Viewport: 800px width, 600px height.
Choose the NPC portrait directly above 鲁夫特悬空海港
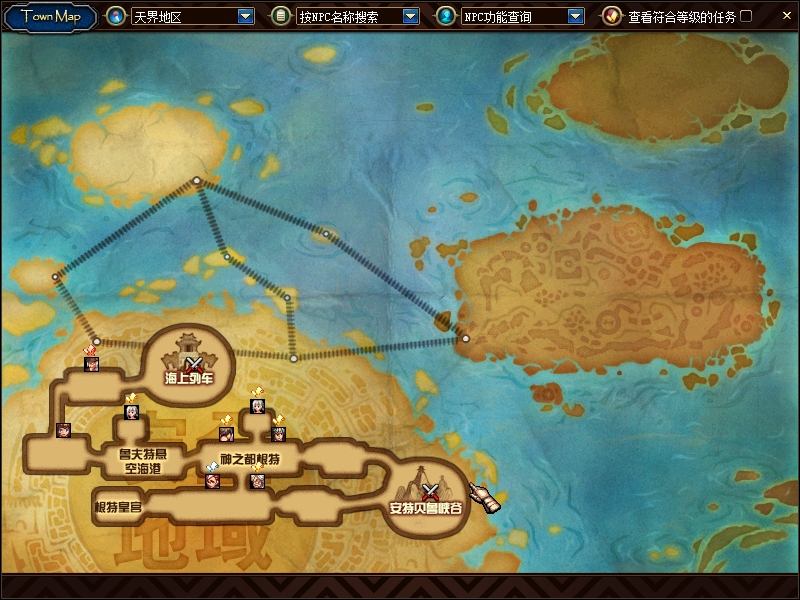[131, 412]
